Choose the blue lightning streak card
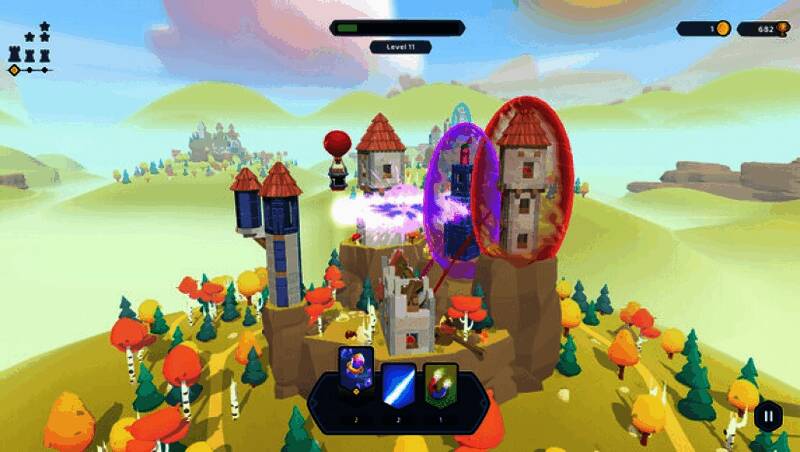The height and width of the screenshot is (452, 800). coord(398,384)
